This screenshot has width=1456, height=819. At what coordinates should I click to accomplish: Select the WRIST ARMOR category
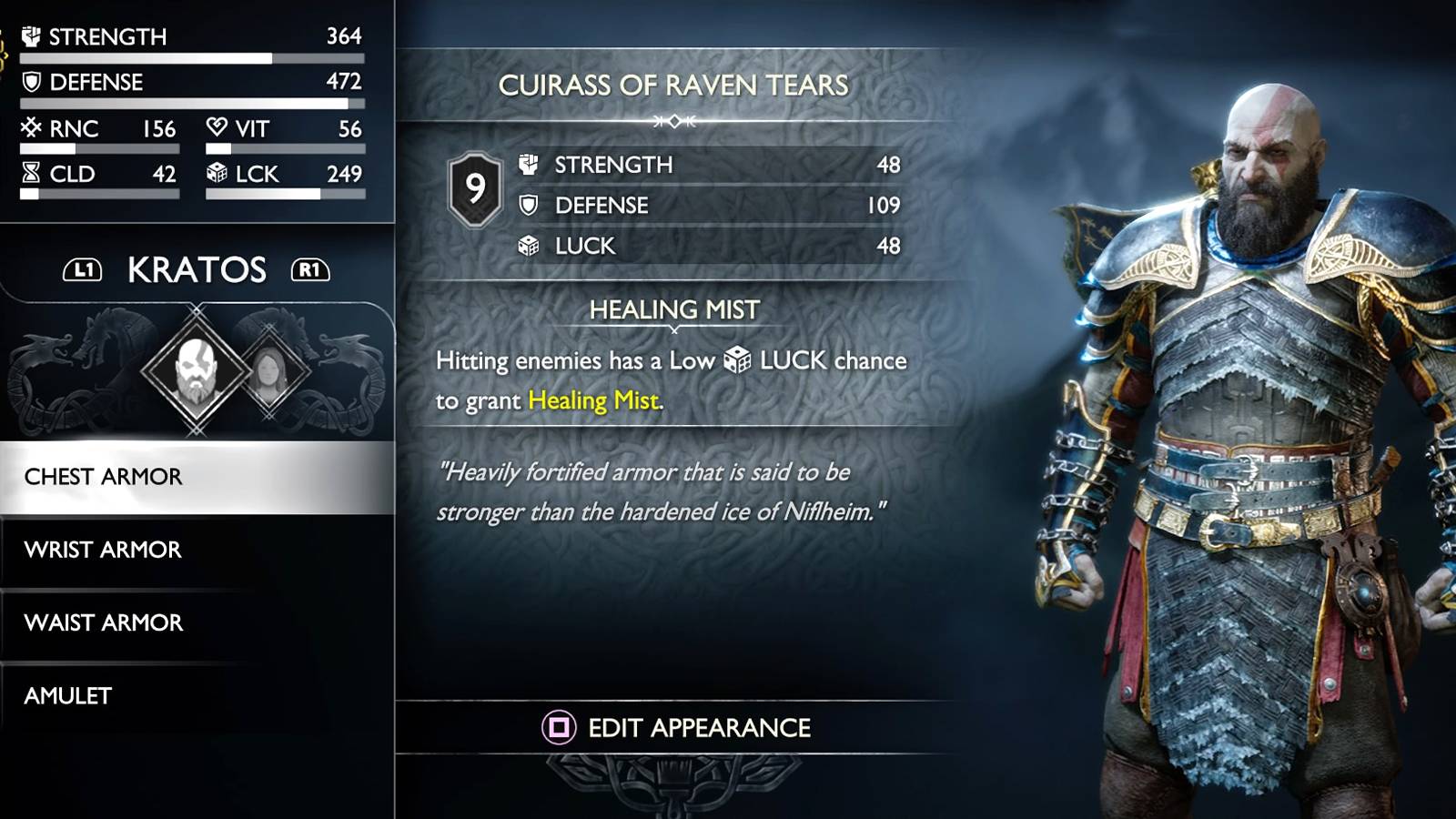click(x=103, y=550)
